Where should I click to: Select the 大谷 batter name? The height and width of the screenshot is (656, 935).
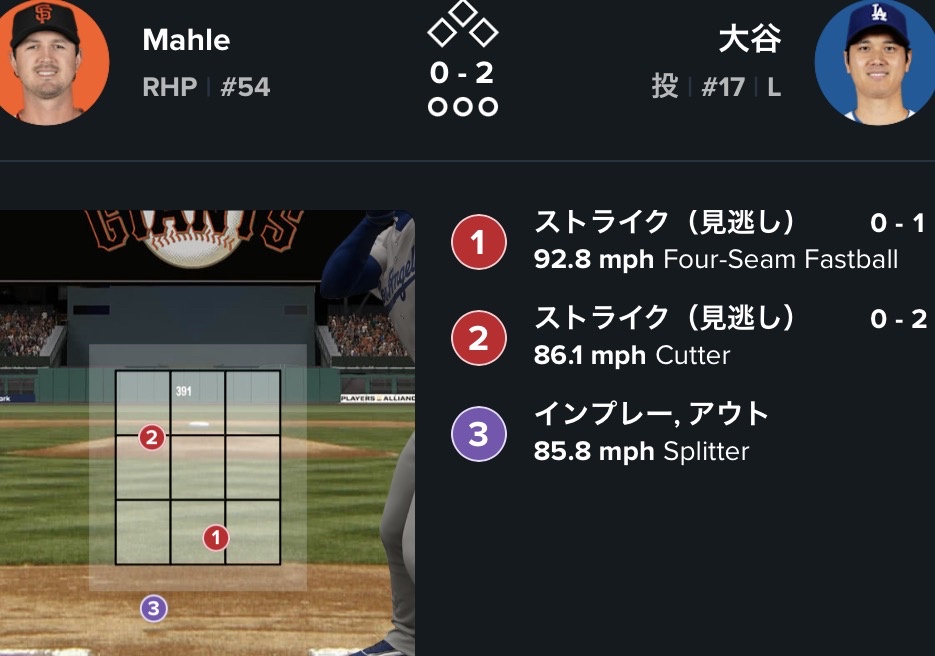749,40
